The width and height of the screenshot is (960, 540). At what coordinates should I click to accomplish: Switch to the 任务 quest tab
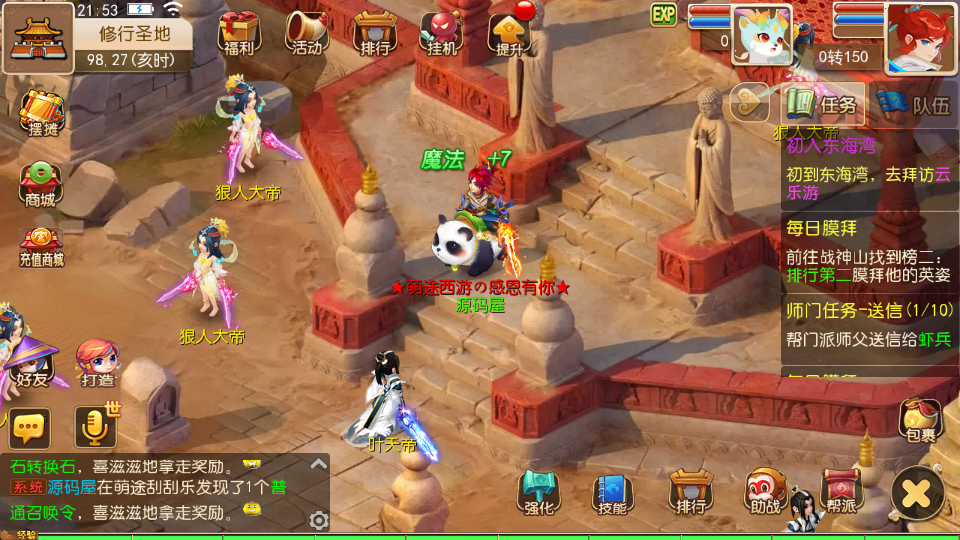pos(824,103)
